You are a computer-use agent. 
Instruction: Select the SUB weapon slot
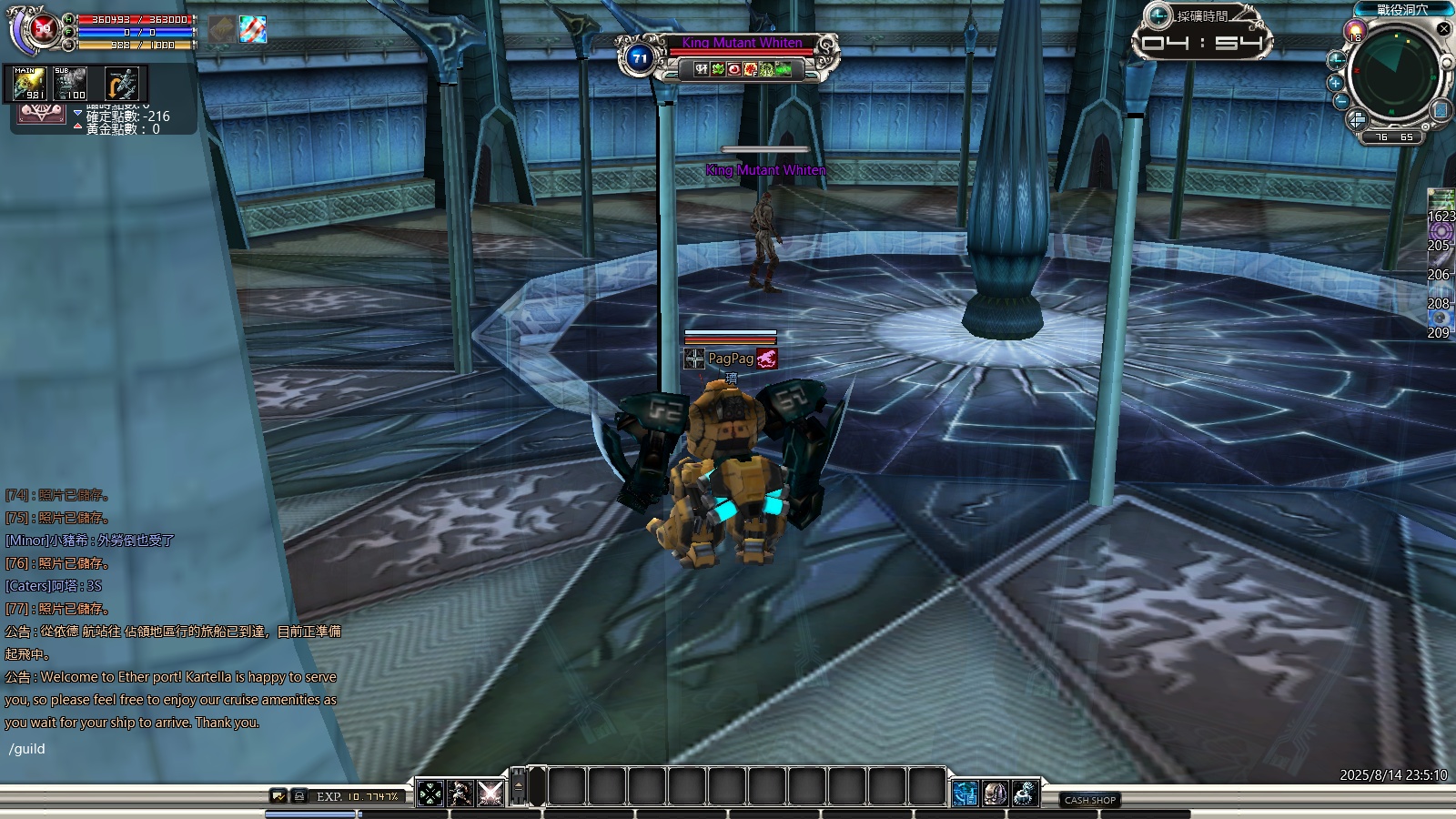70,84
